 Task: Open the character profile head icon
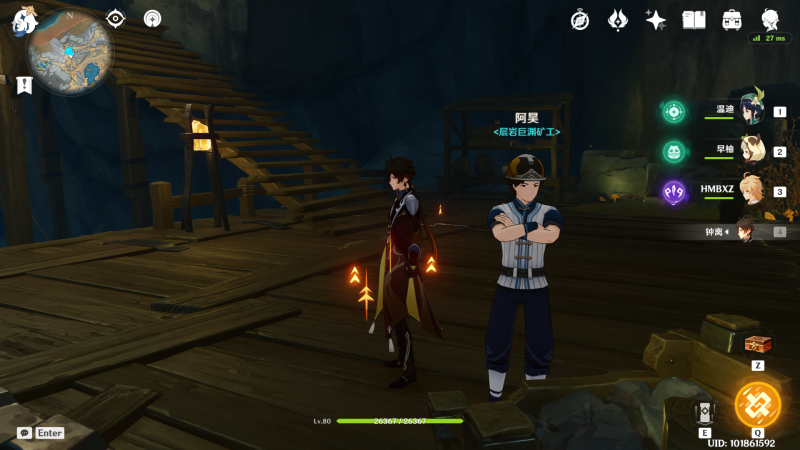tap(770, 19)
